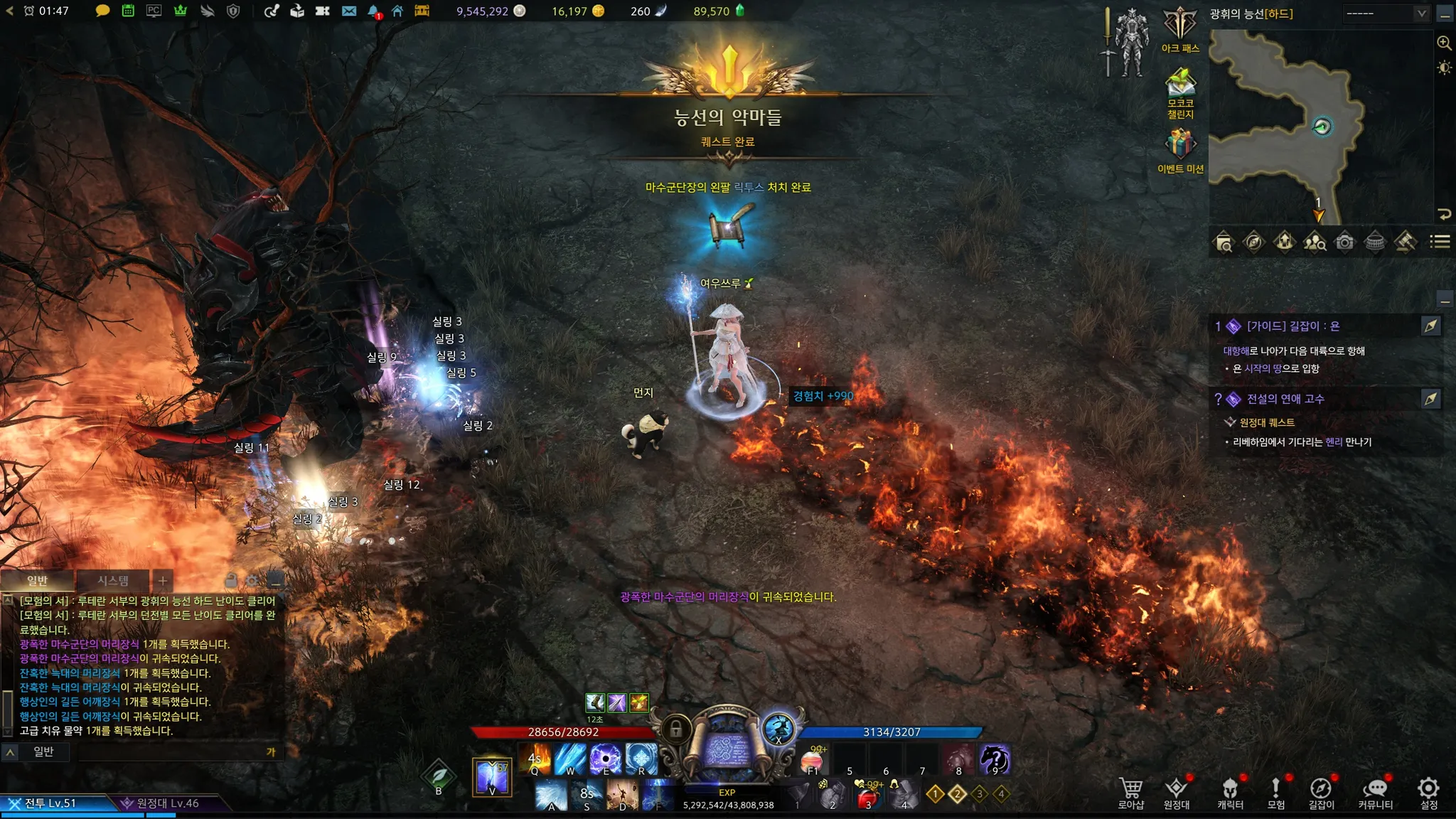Add a new chat tab with plus button
The image size is (1456, 819).
point(163,581)
